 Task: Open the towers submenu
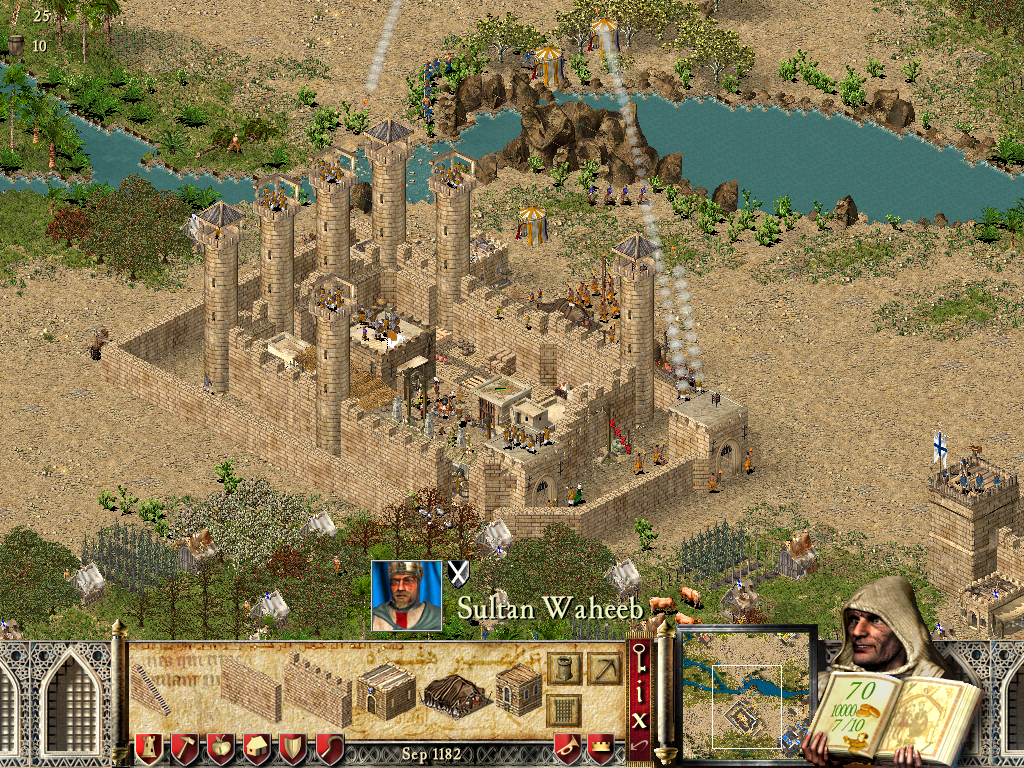click(564, 668)
